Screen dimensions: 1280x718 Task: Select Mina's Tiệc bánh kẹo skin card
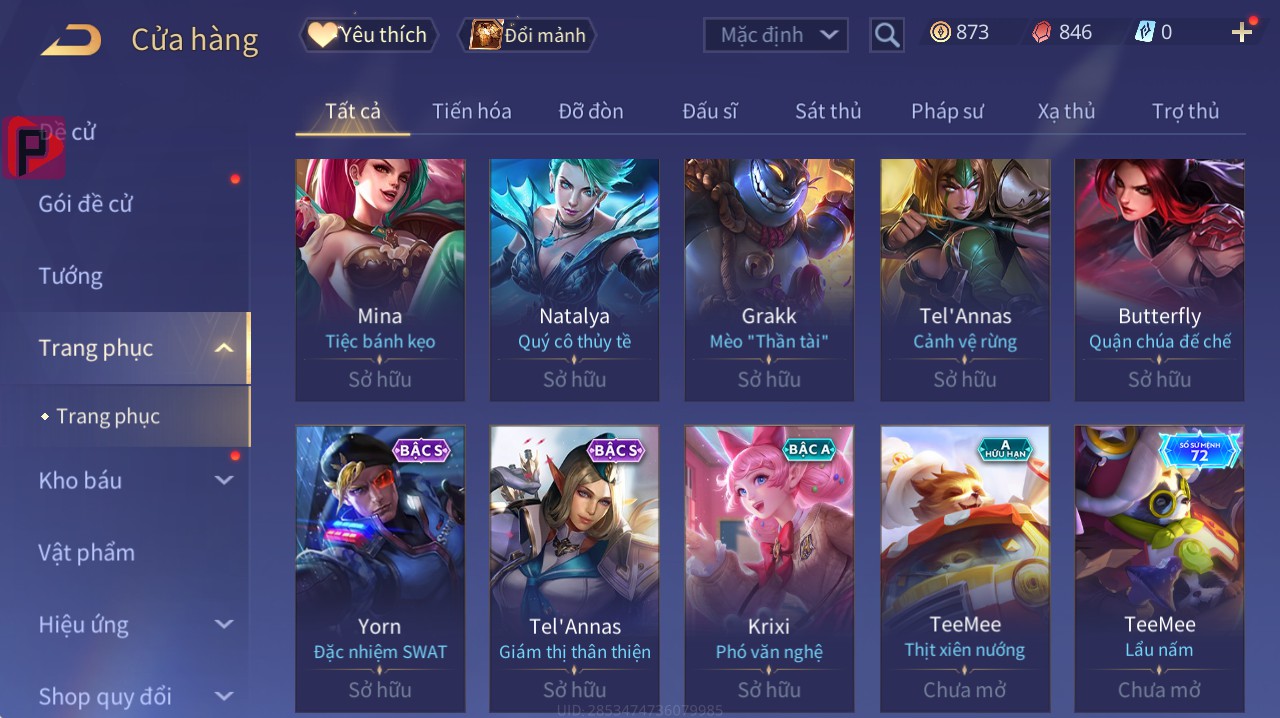point(380,280)
